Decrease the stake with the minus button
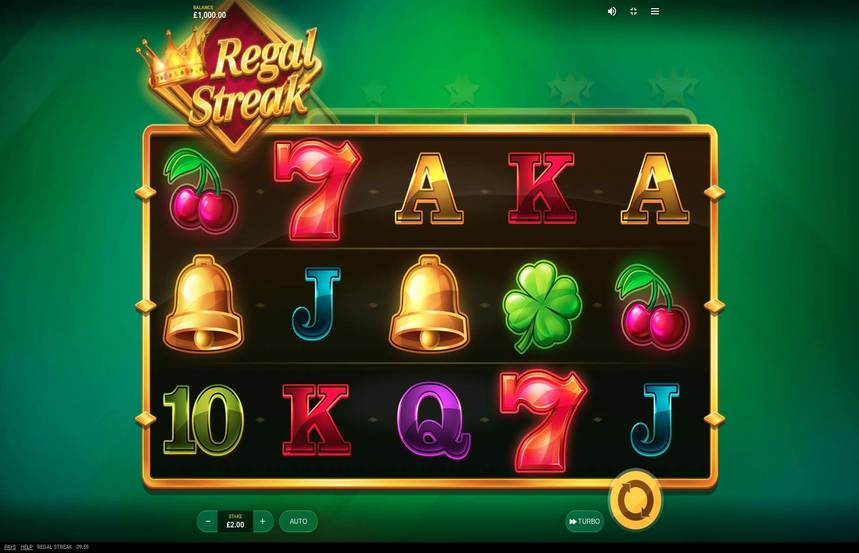859x553 pixels. [x=208, y=521]
